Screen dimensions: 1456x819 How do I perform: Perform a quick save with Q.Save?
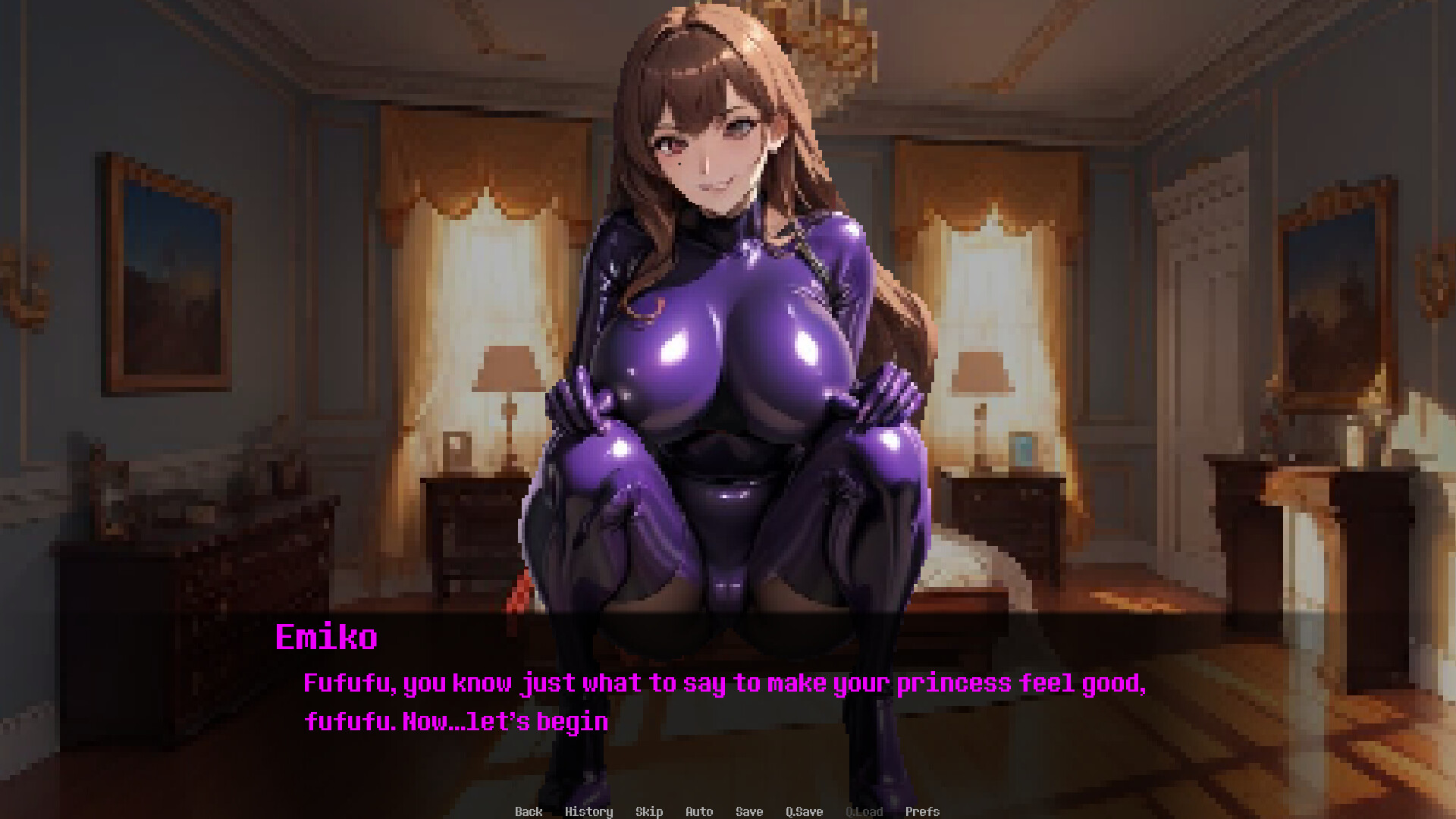[x=803, y=811]
